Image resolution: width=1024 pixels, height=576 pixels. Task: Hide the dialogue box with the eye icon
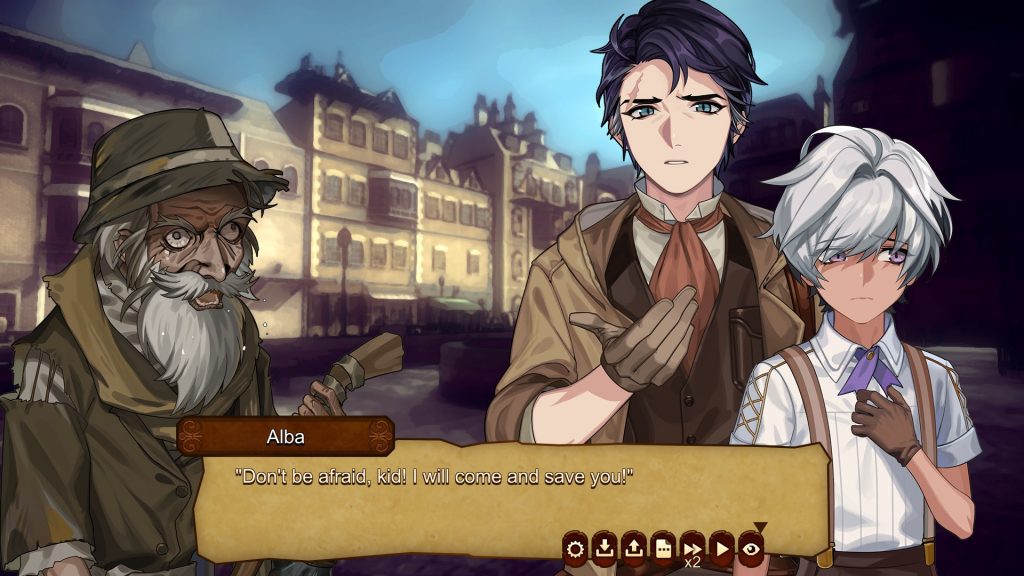tap(750, 547)
